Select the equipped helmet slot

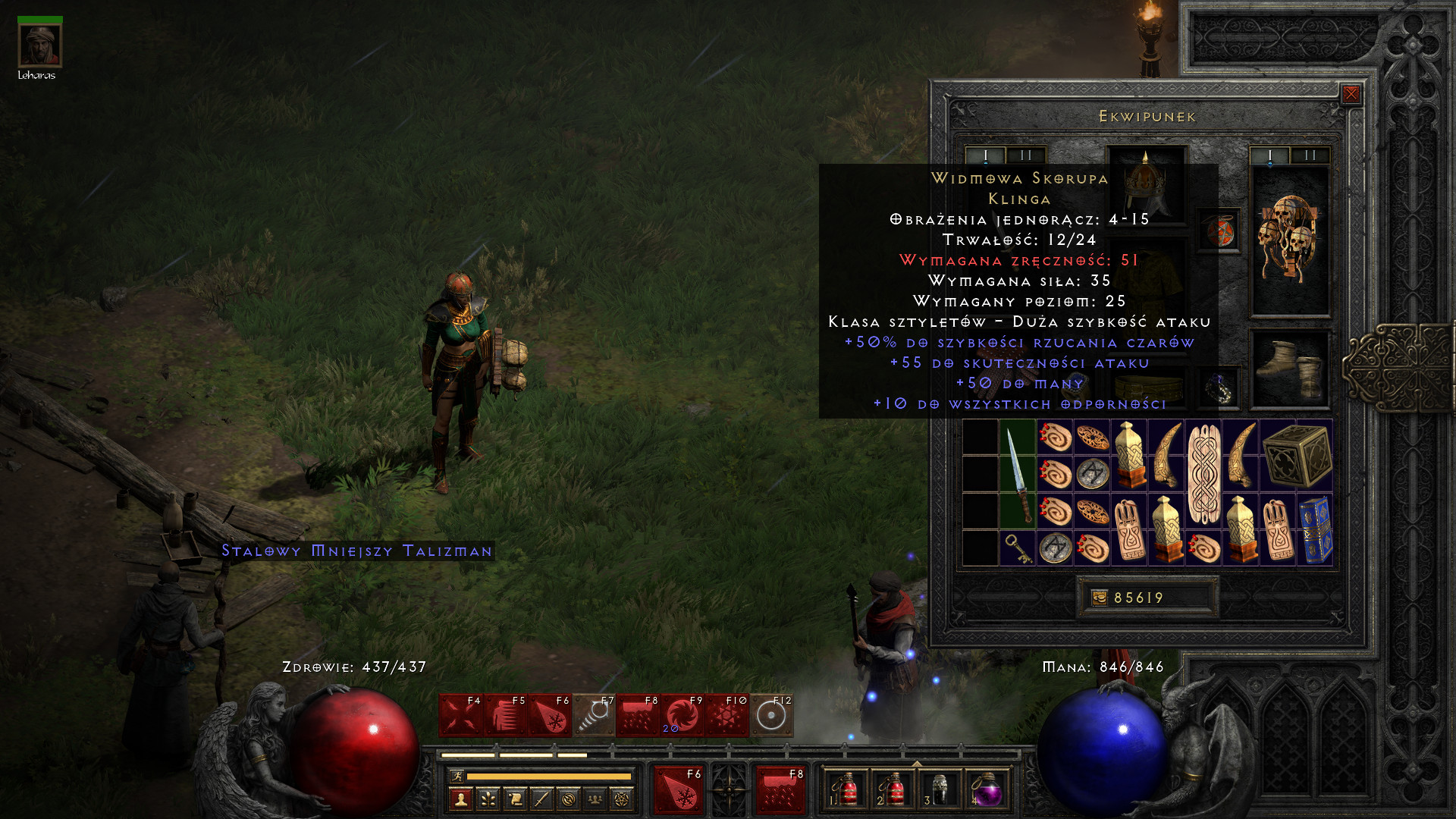click(x=1145, y=183)
